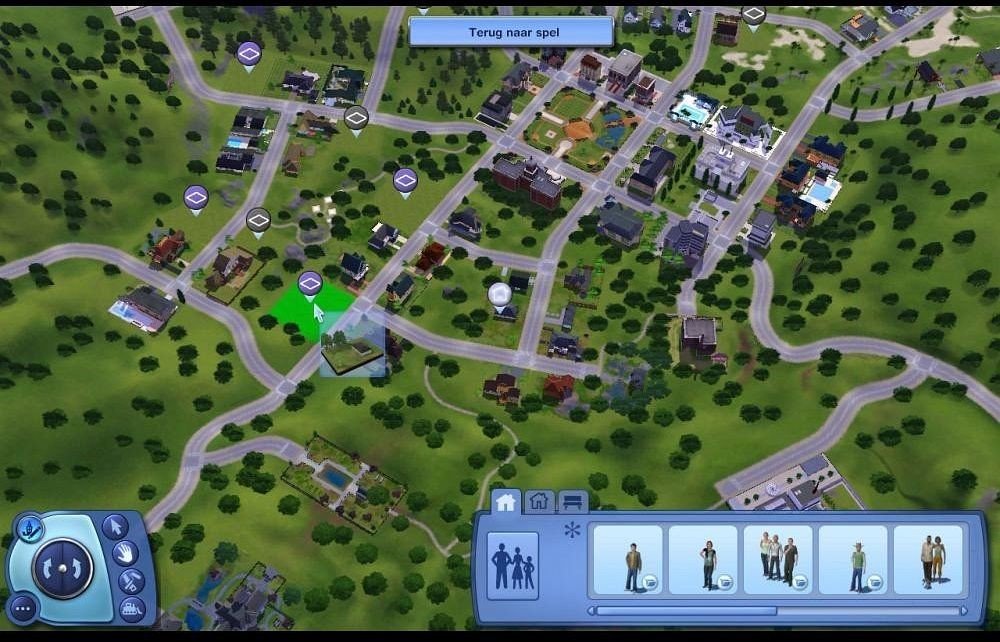1000x642 pixels.
Task: Switch to the empty house outline tab
Action: pyautogui.click(x=539, y=501)
